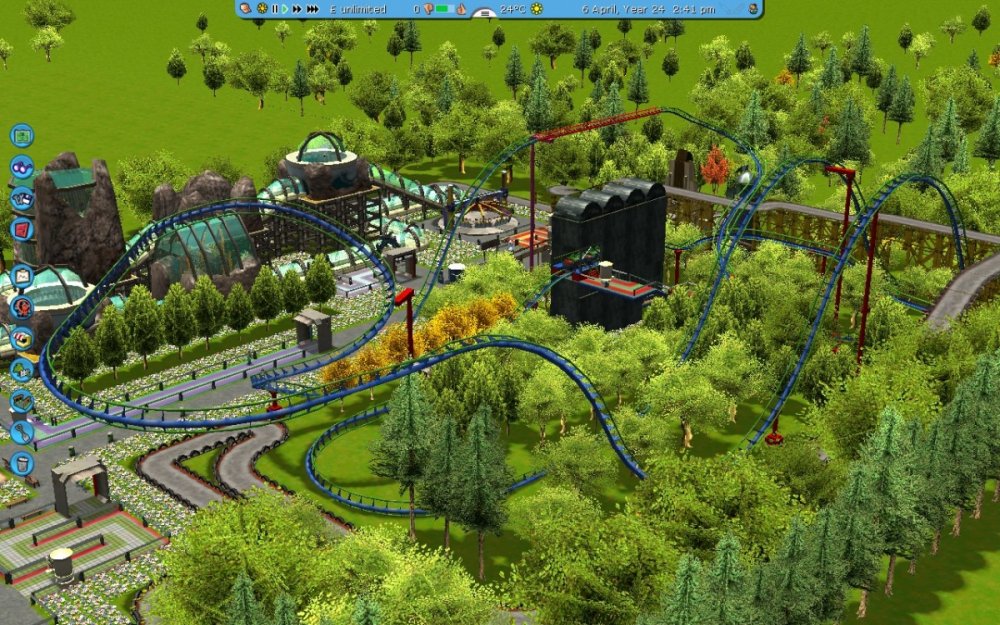This screenshot has height=625, width=1000.
Task: Activate the trash can delete tool
Action: click(x=21, y=463)
